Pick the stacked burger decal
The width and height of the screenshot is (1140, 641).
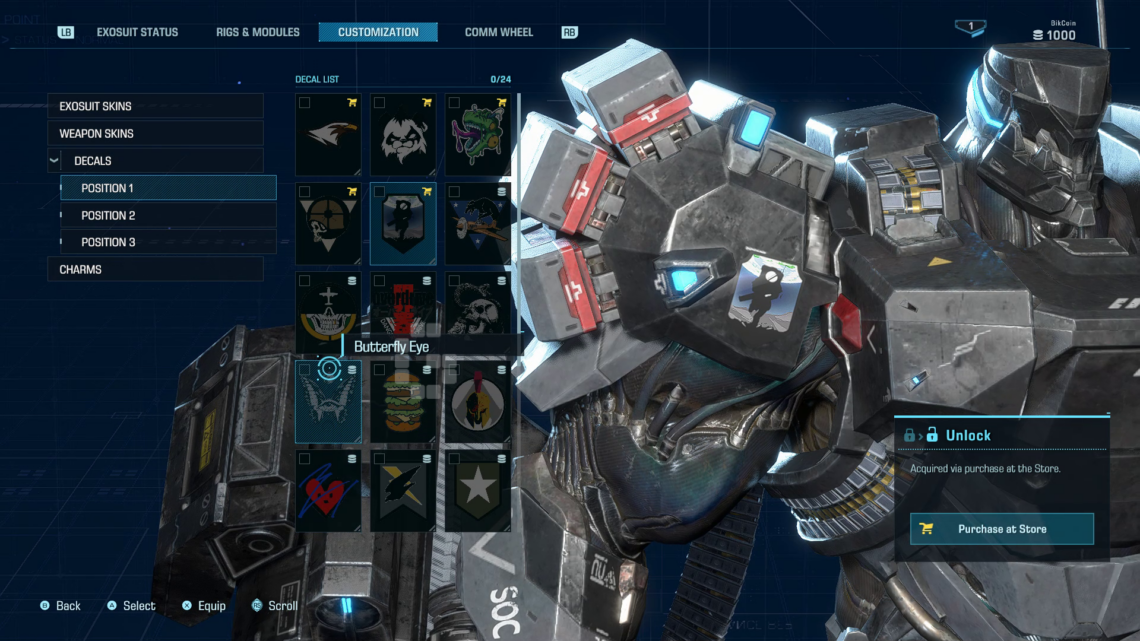click(403, 403)
